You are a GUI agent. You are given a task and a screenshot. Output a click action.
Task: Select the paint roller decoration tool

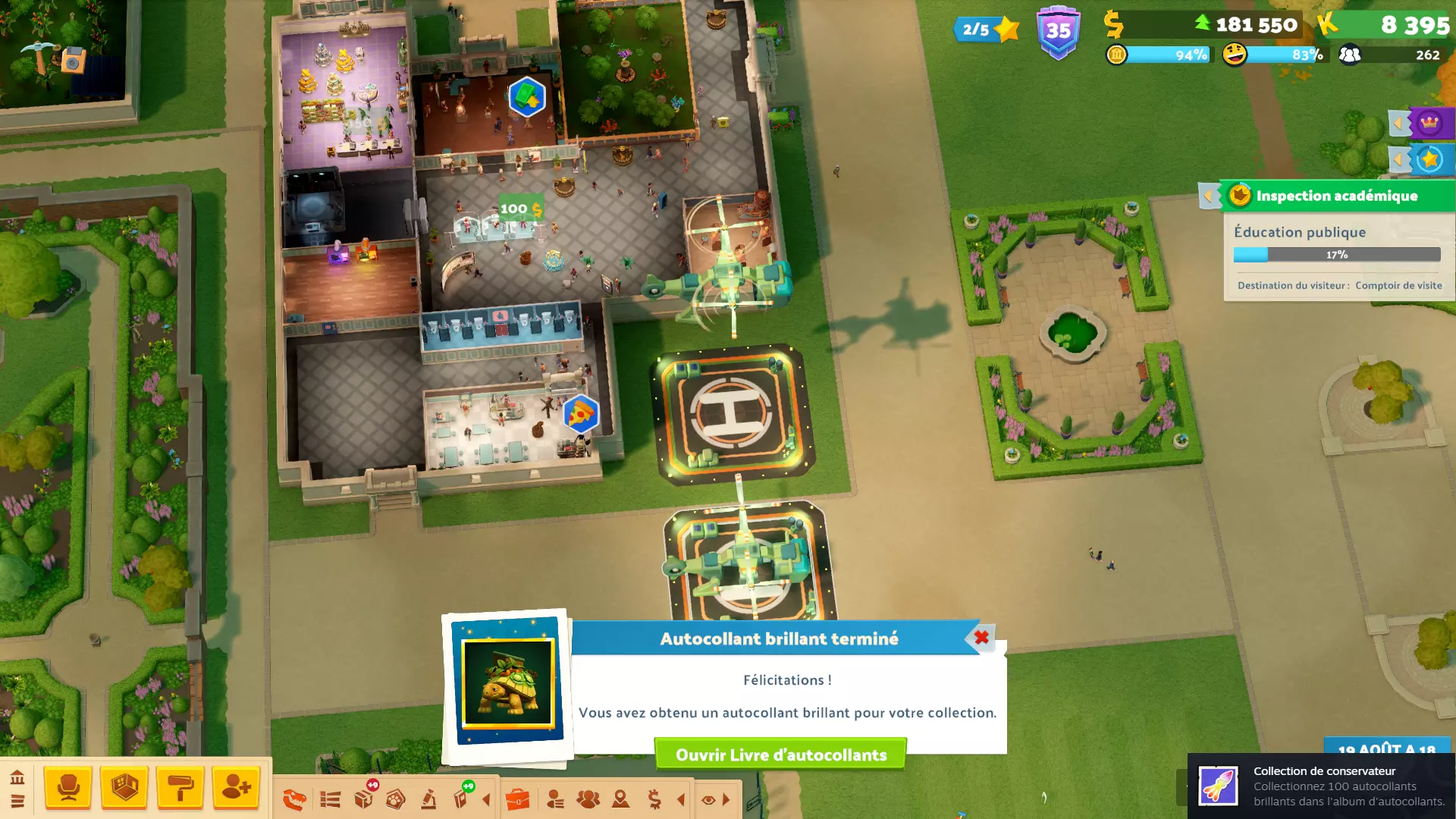pyautogui.click(x=180, y=788)
